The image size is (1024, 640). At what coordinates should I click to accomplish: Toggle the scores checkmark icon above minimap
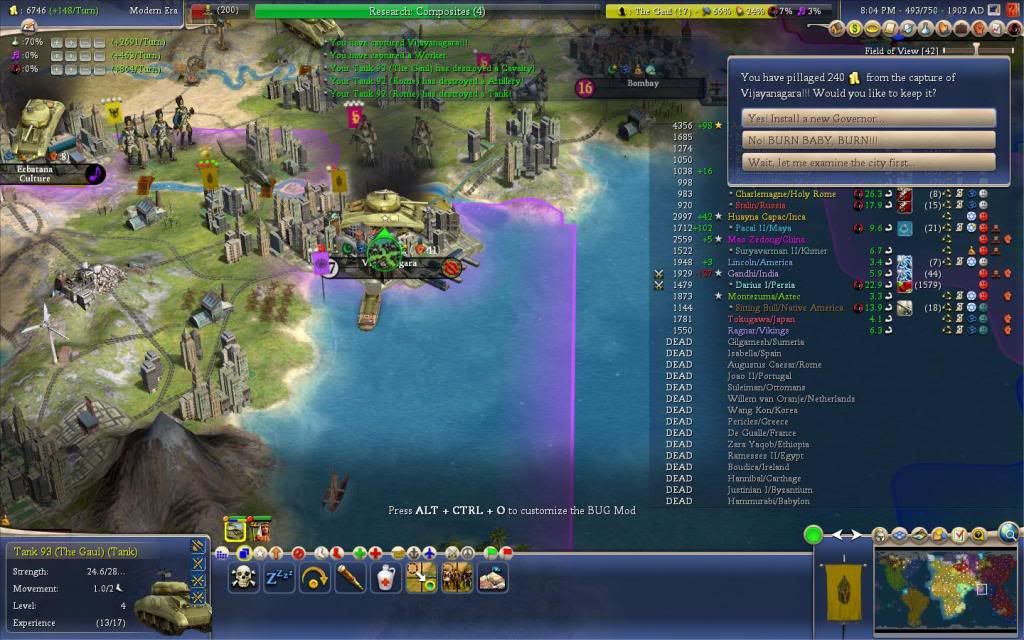(x=961, y=536)
